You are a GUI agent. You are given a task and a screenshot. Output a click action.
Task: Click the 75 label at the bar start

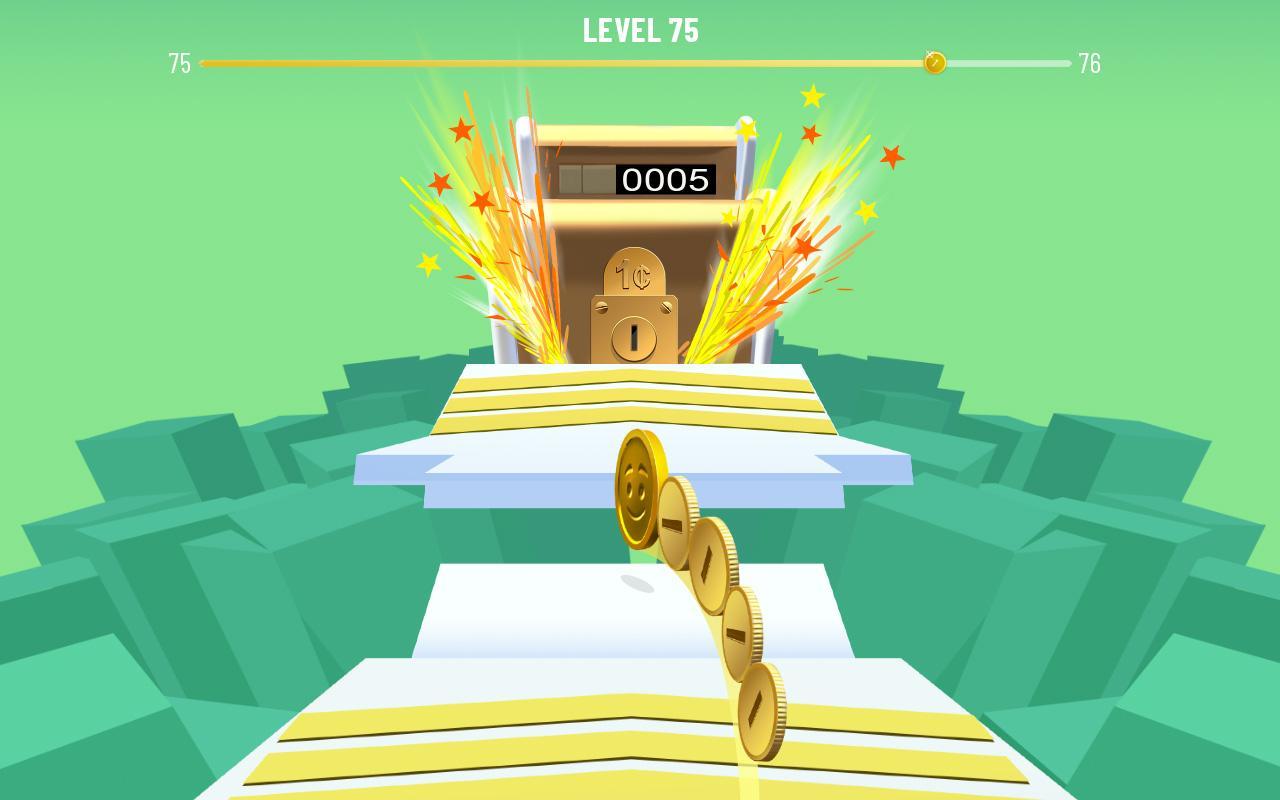[180, 62]
